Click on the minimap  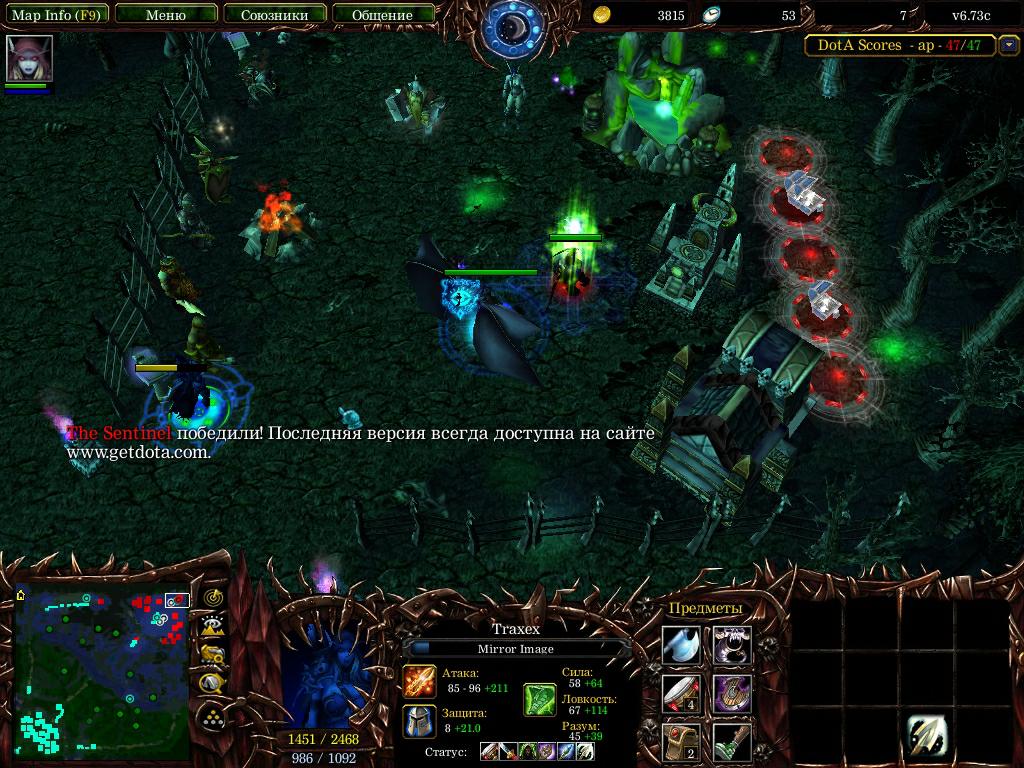point(102,671)
